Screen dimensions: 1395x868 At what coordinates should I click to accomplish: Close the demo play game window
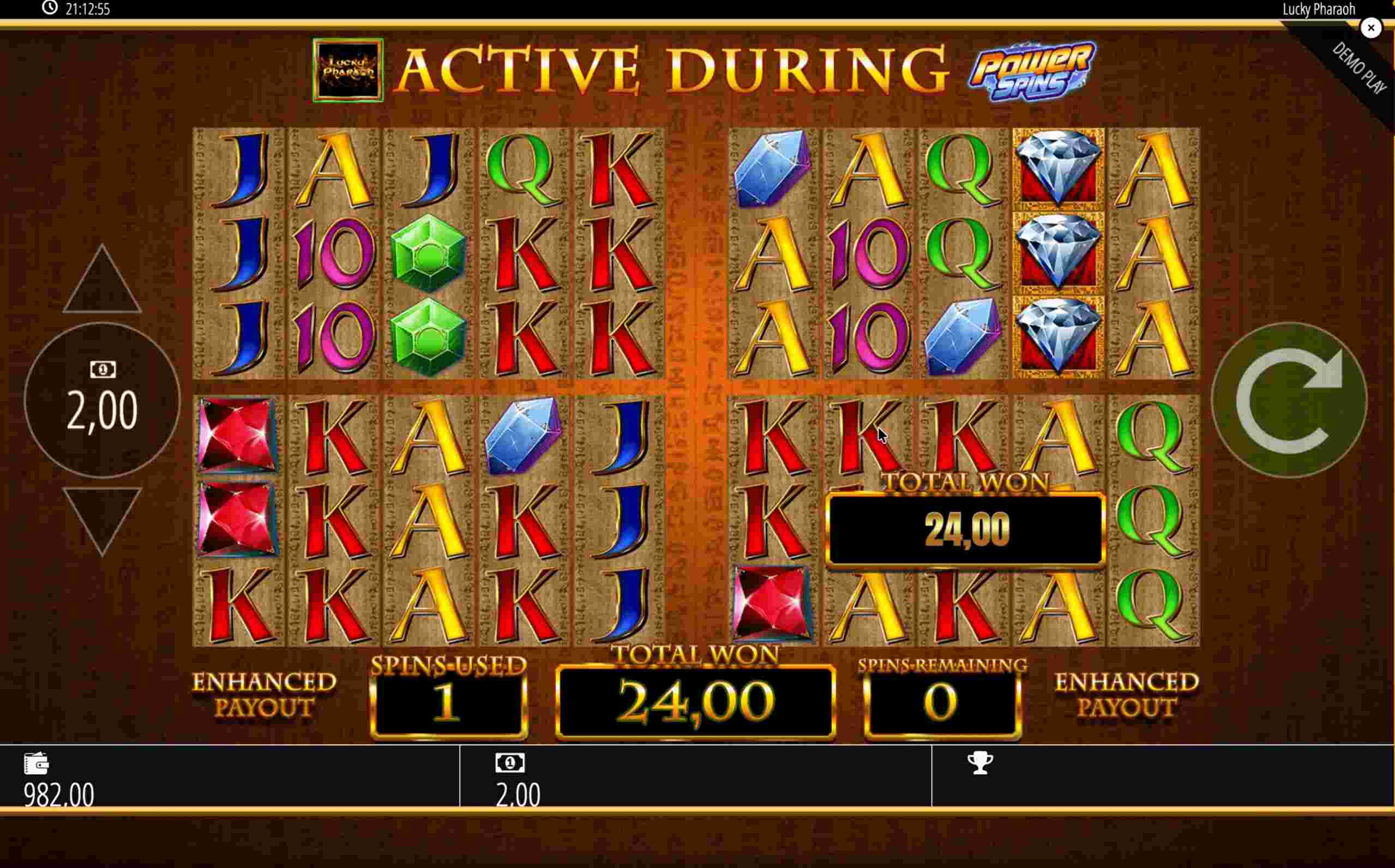tap(1371, 28)
